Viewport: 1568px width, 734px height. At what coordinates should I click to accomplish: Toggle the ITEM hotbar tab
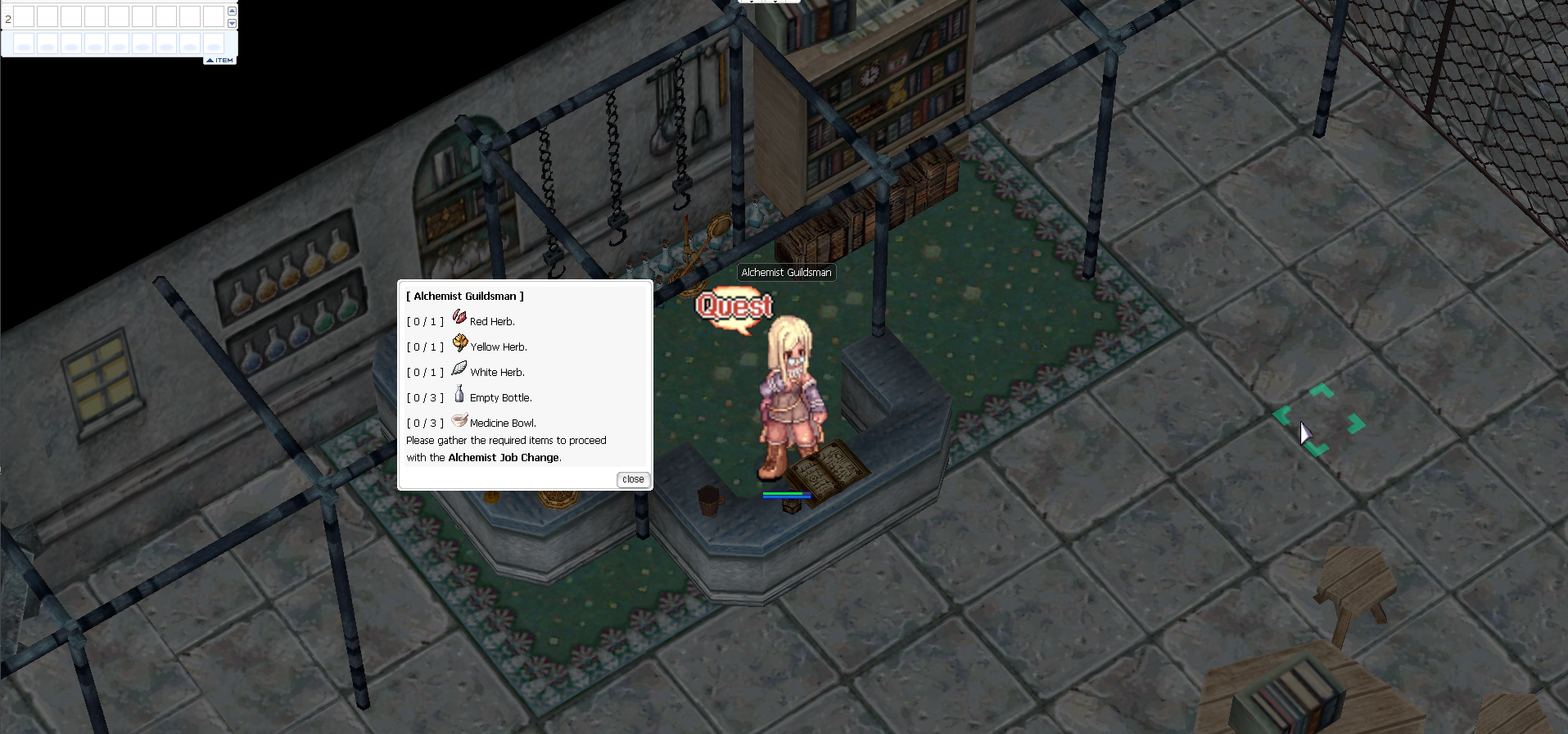[219, 61]
